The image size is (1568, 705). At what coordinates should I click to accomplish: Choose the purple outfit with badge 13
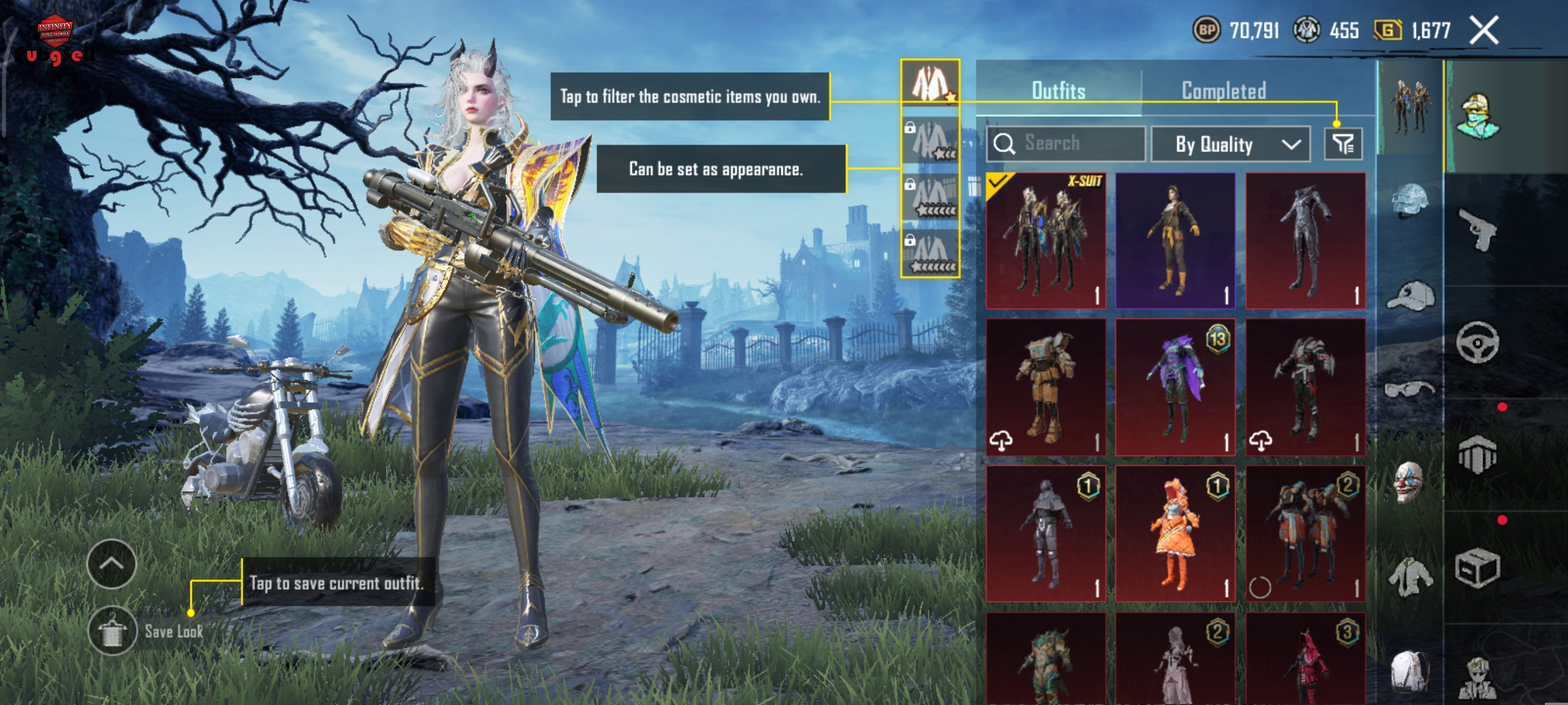click(x=1175, y=387)
